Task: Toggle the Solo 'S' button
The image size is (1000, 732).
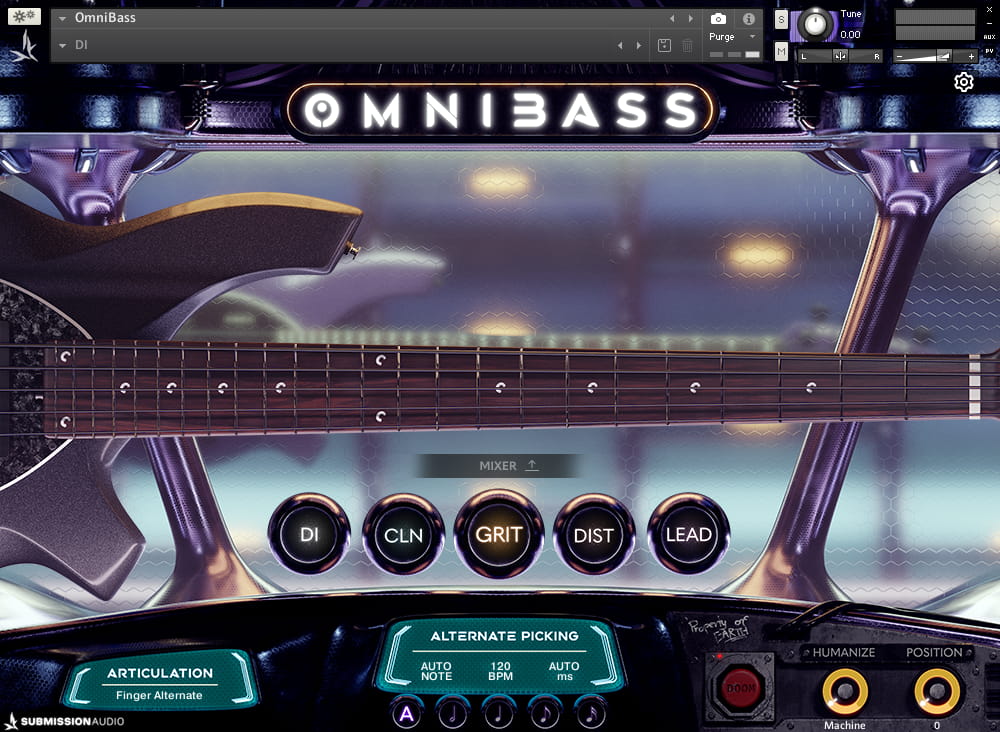Action: (x=782, y=21)
